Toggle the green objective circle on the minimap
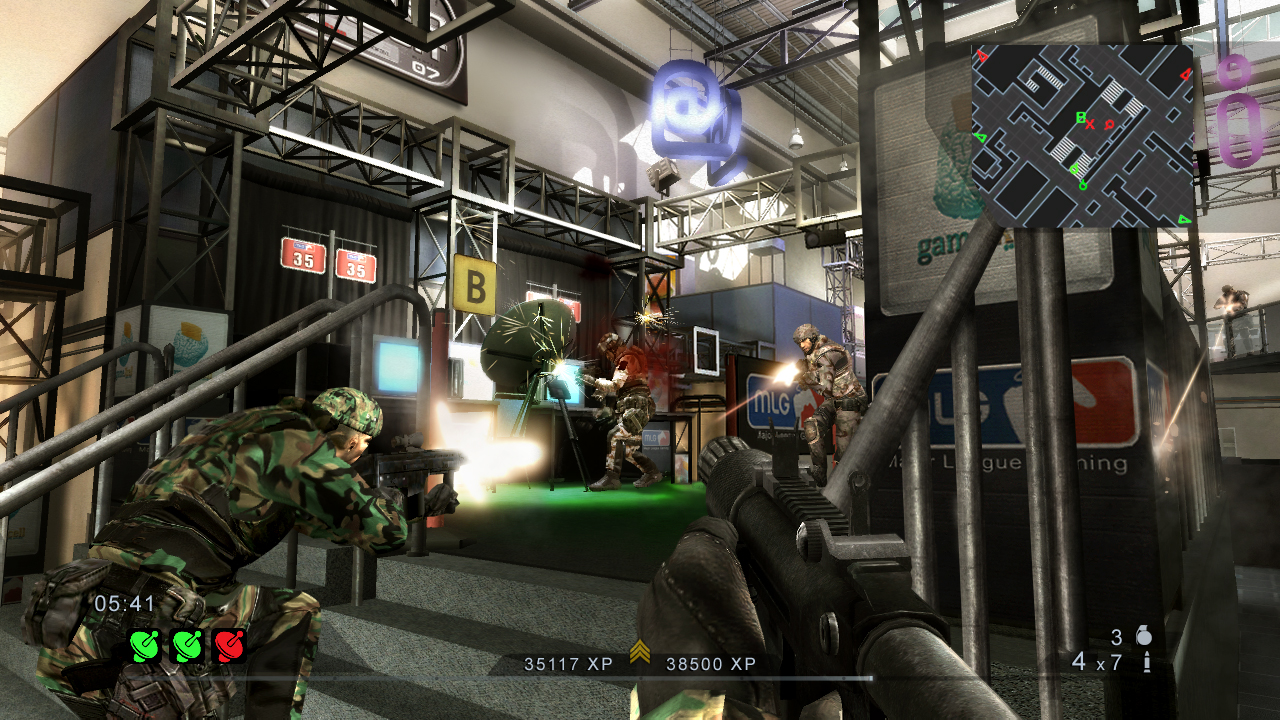Screen dimensions: 1280x720 click(1083, 184)
